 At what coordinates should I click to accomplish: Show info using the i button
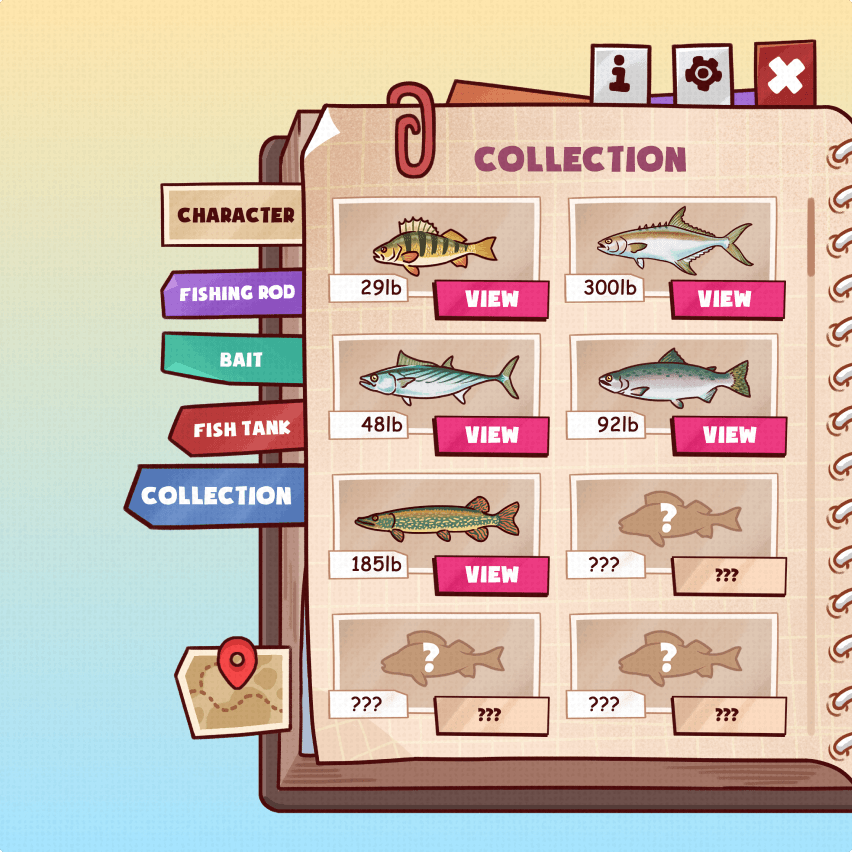[x=620, y=74]
